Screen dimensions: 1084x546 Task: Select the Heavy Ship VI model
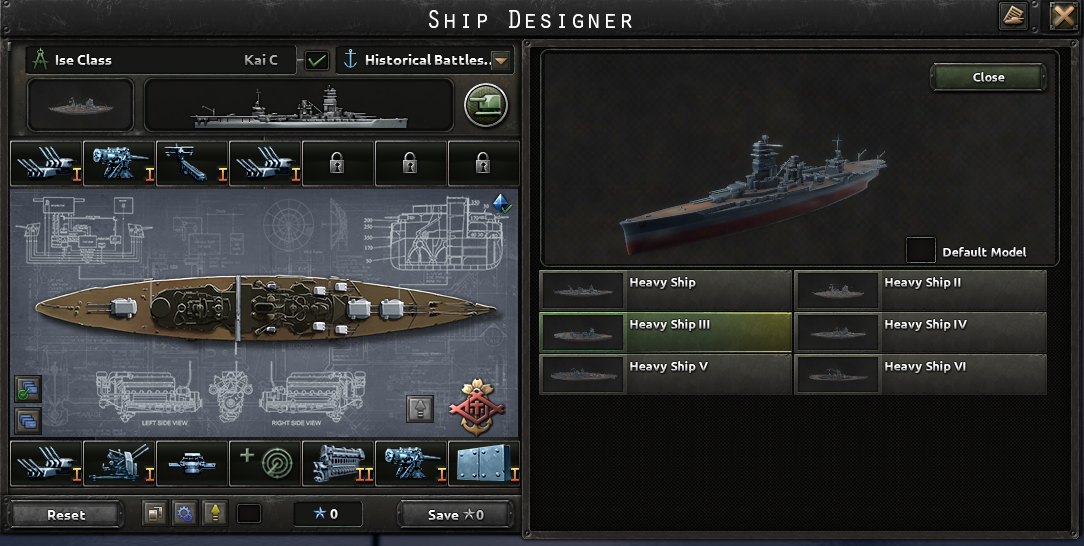(920, 373)
